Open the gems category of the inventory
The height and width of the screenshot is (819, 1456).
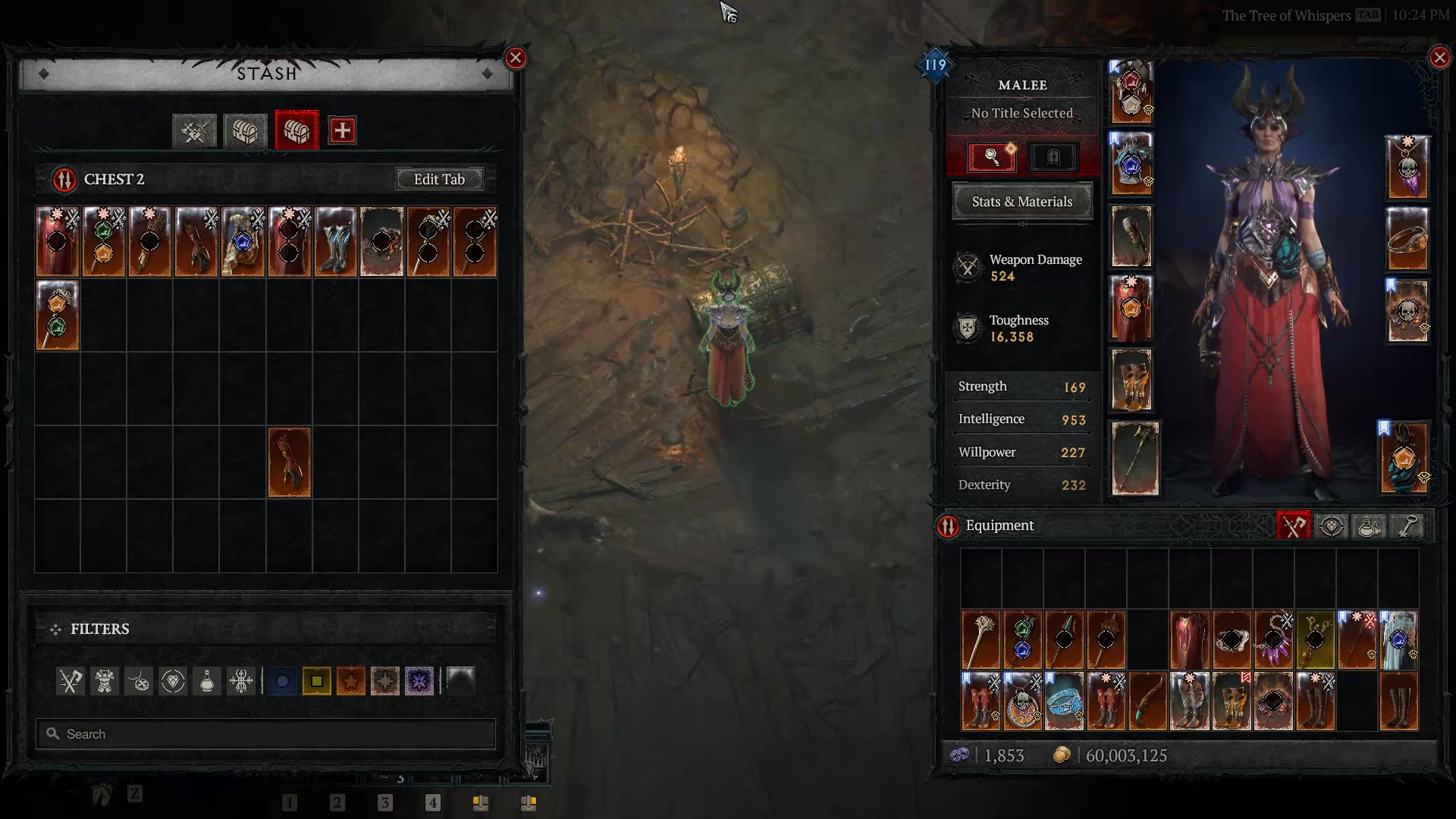[1331, 526]
